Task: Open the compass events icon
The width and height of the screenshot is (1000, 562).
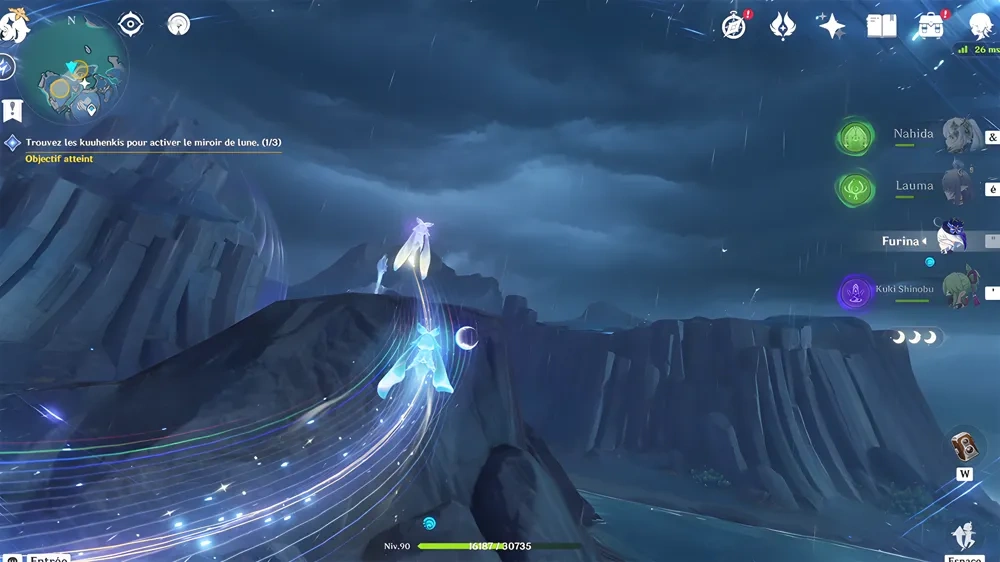Action: point(734,27)
